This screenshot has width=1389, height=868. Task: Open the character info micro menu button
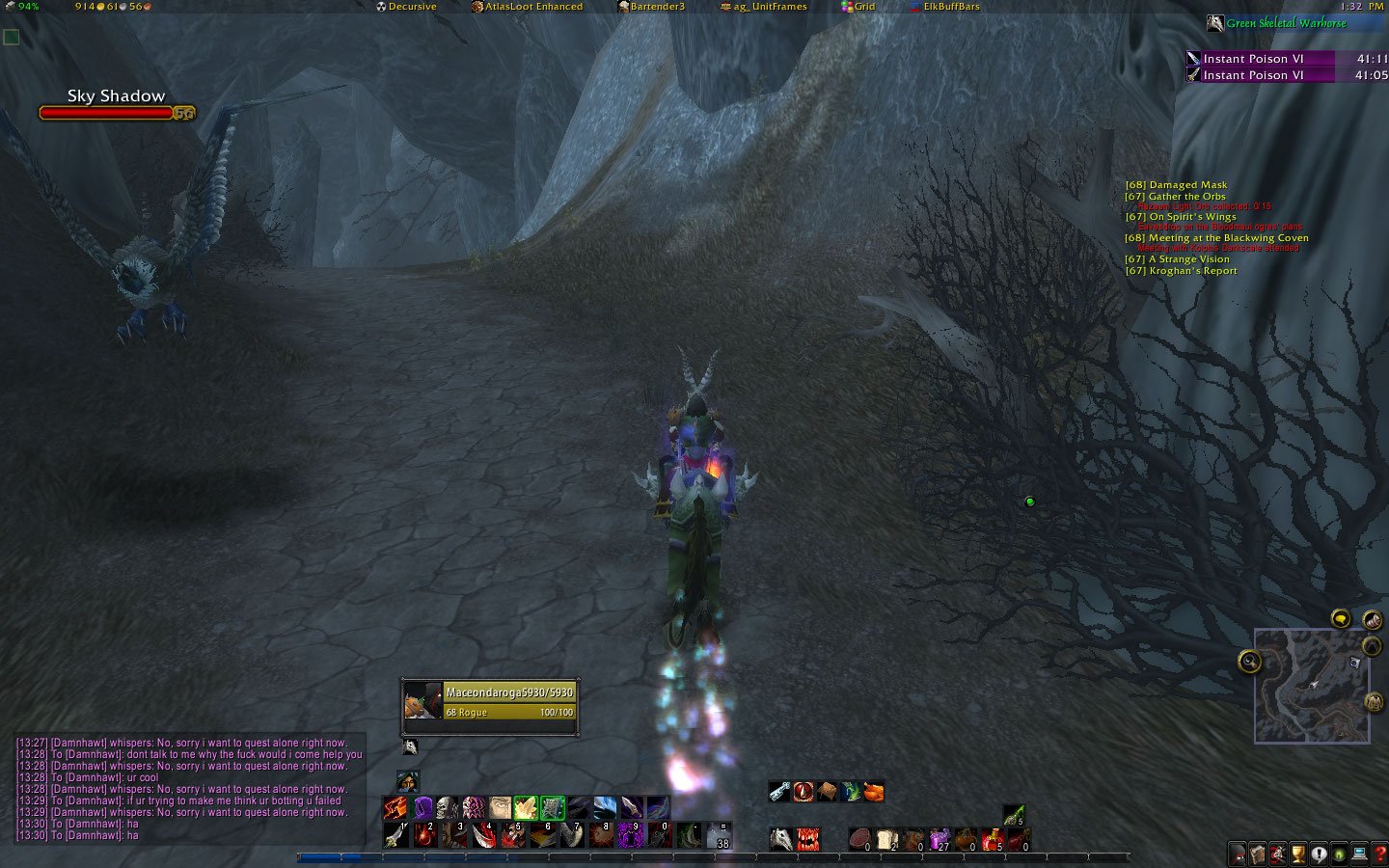point(1238,854)
